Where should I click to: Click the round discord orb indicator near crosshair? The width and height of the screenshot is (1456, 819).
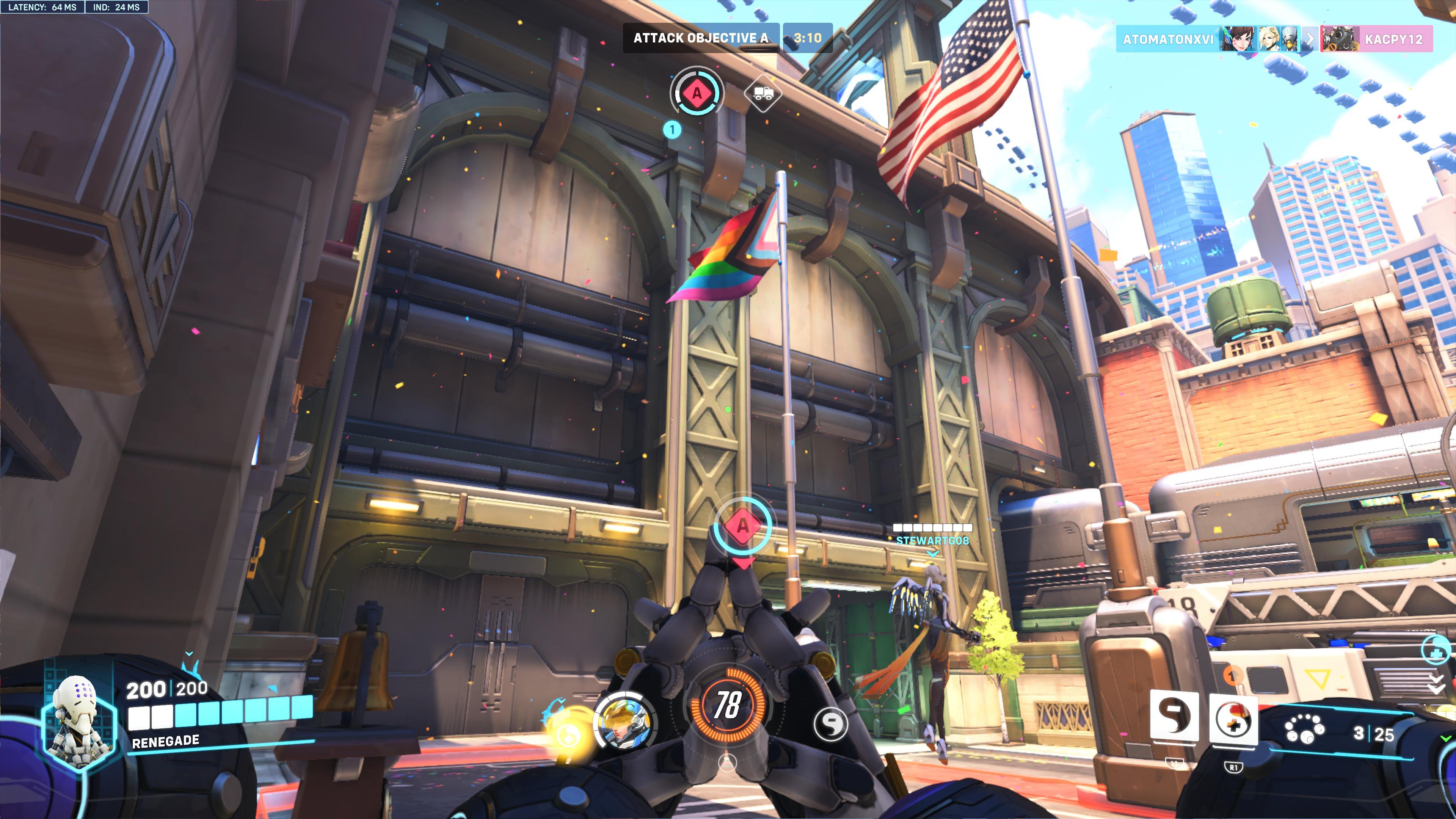(830, 723)
